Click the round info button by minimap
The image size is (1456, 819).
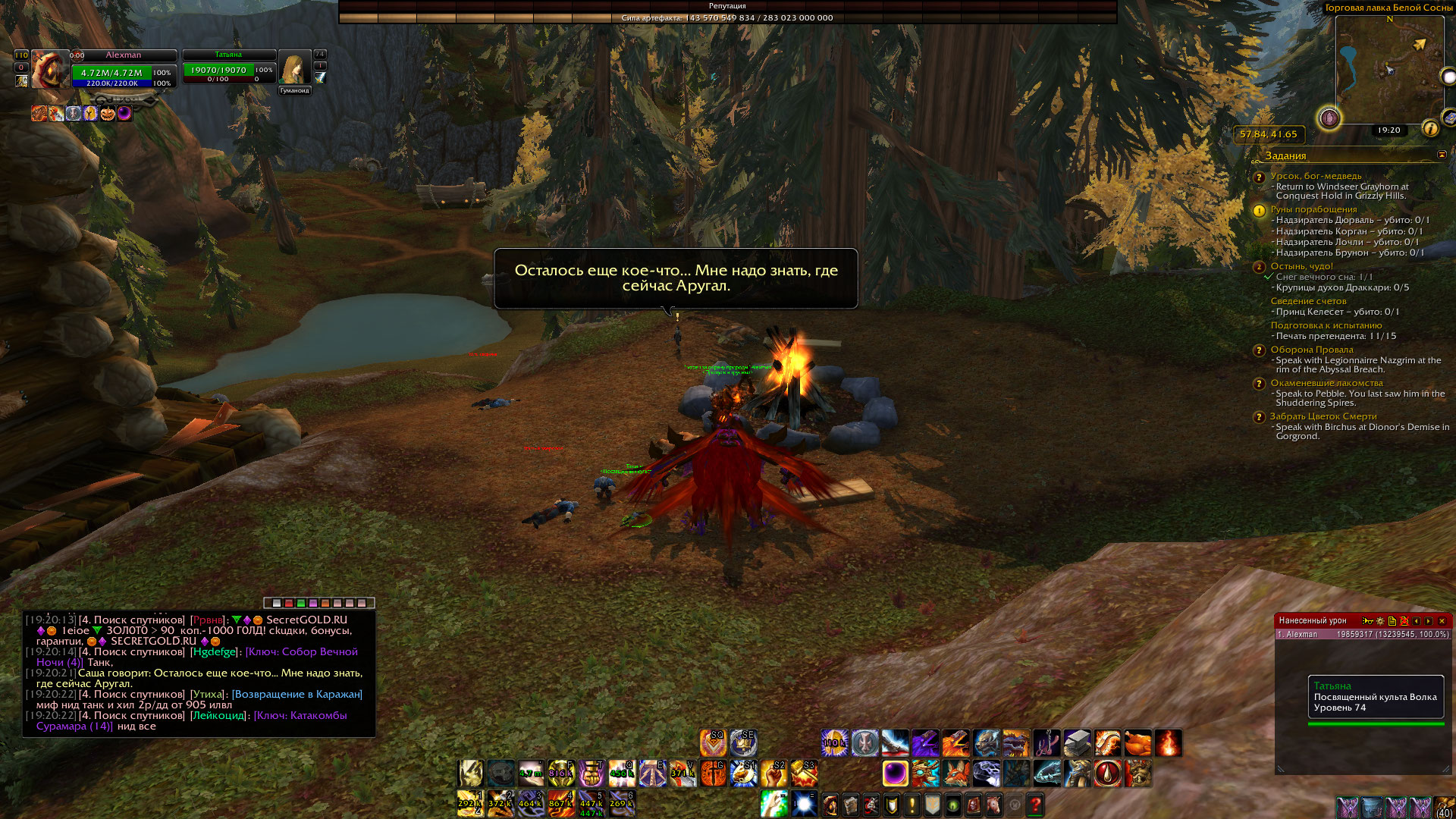[1430, 129]
